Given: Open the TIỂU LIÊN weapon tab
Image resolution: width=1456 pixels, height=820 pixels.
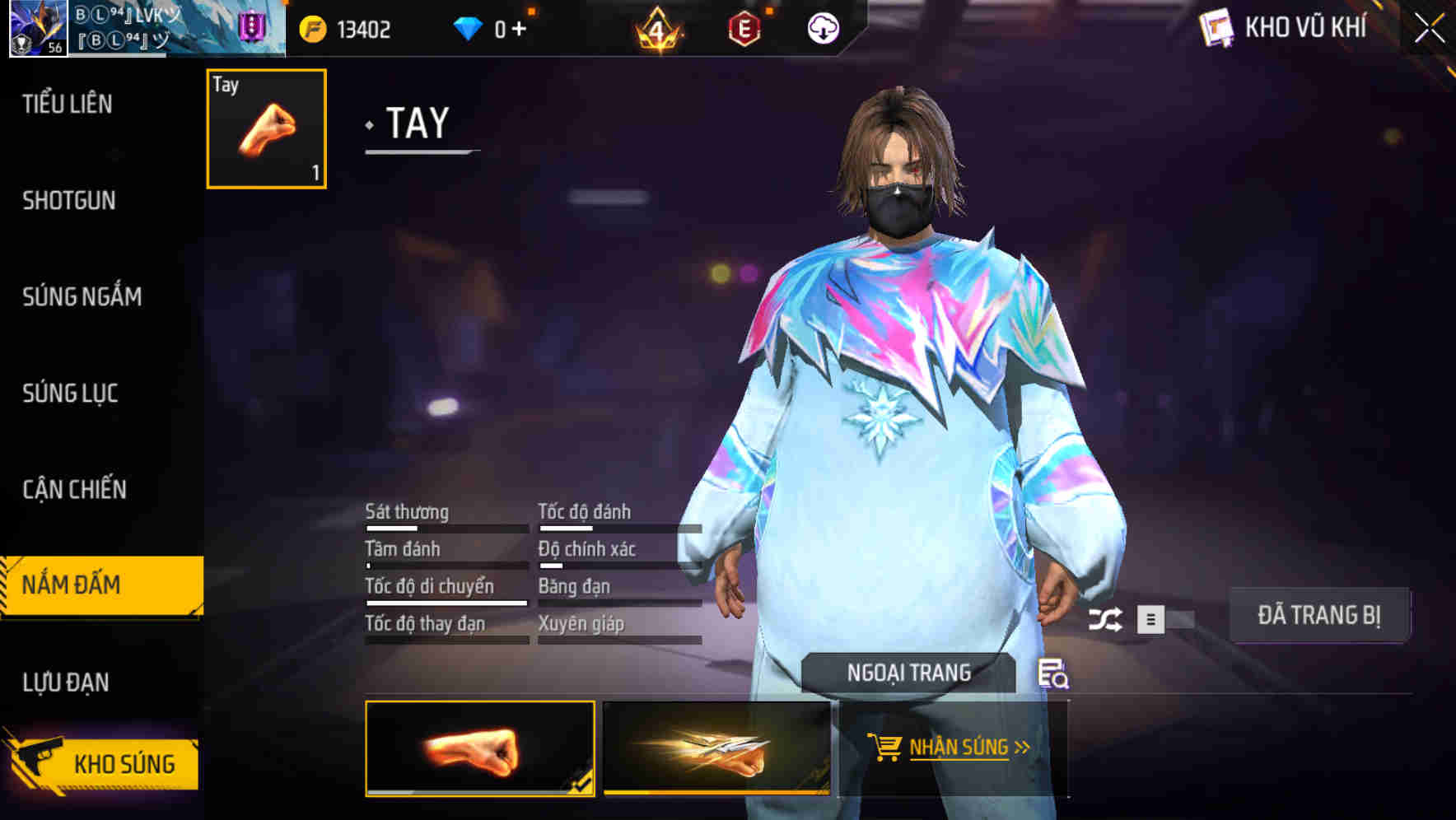Looking at the screenshot, I should tap(68, 105).
